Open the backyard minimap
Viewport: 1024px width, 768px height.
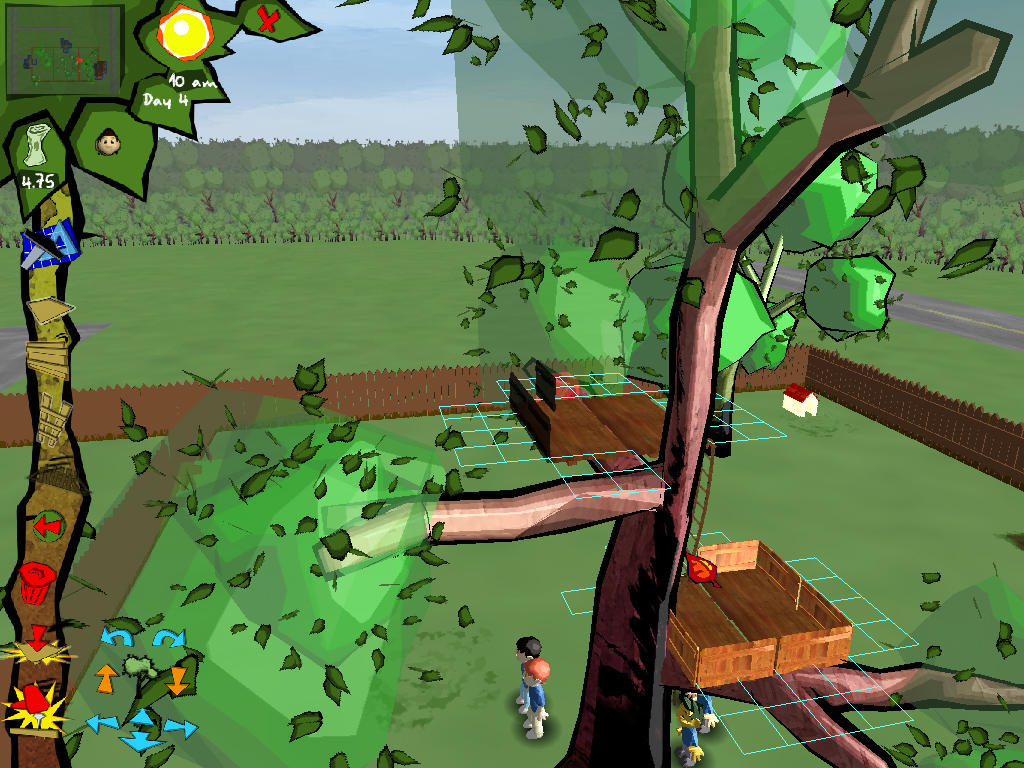(x=64, y=51)
